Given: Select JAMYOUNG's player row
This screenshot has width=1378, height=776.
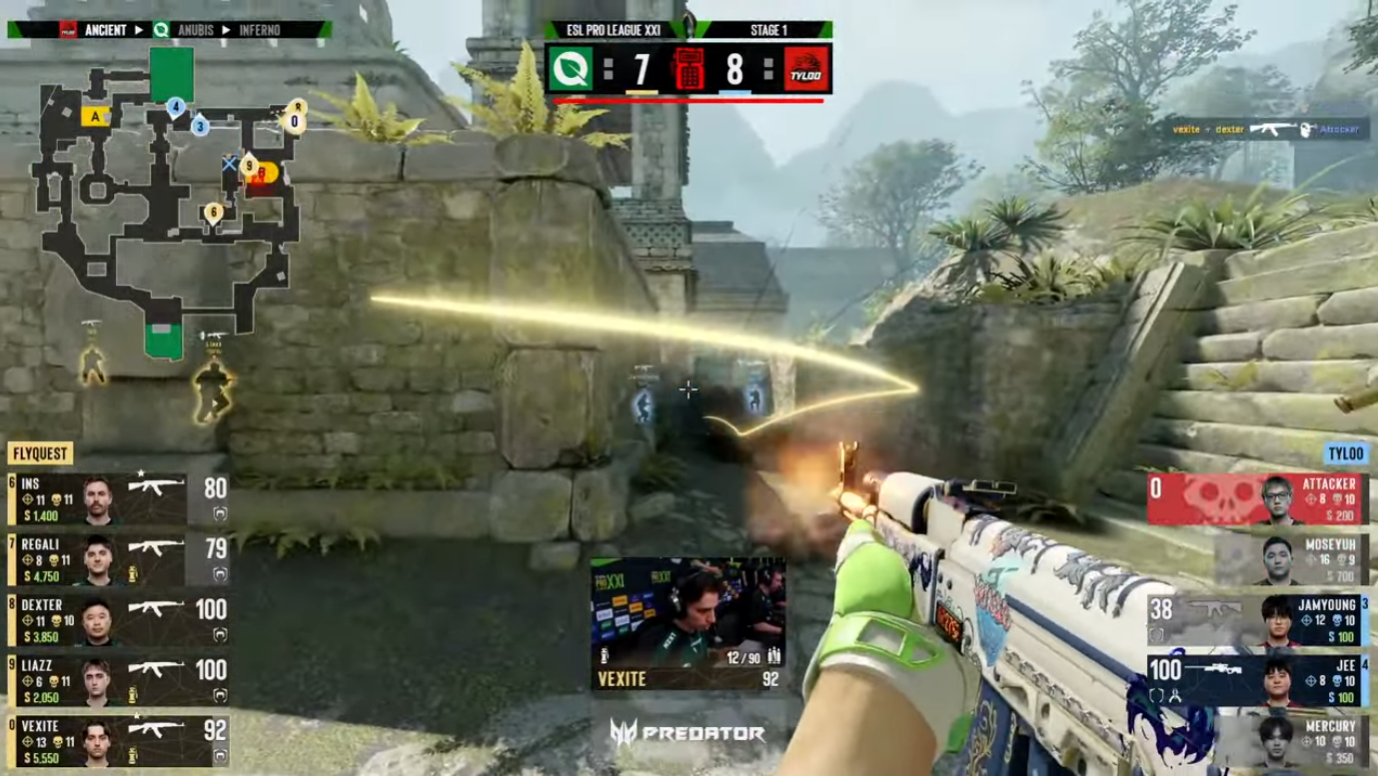Looking at the screenshot, I should tap(1260, 620).
